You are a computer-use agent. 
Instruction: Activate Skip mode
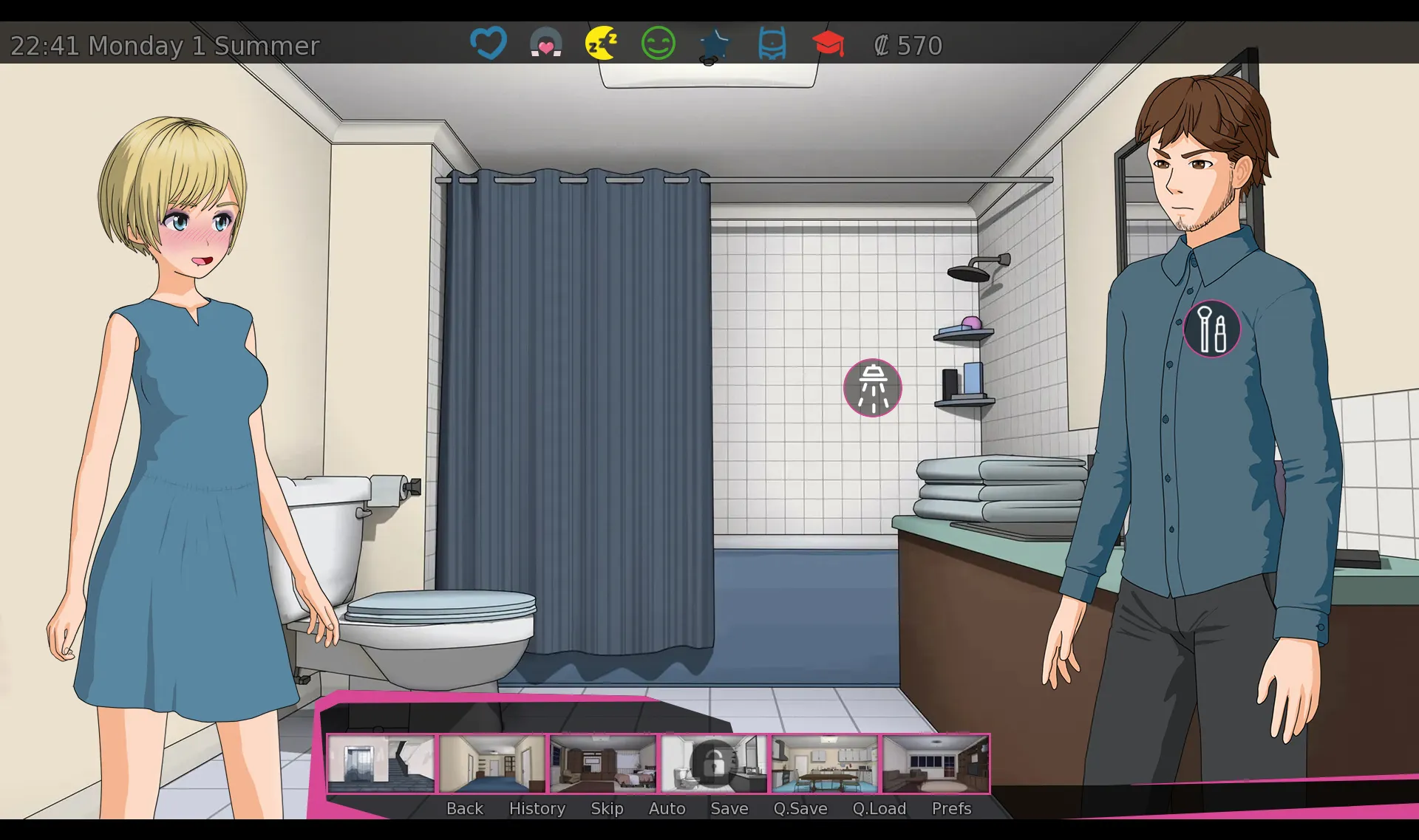[x=607, y=808]
